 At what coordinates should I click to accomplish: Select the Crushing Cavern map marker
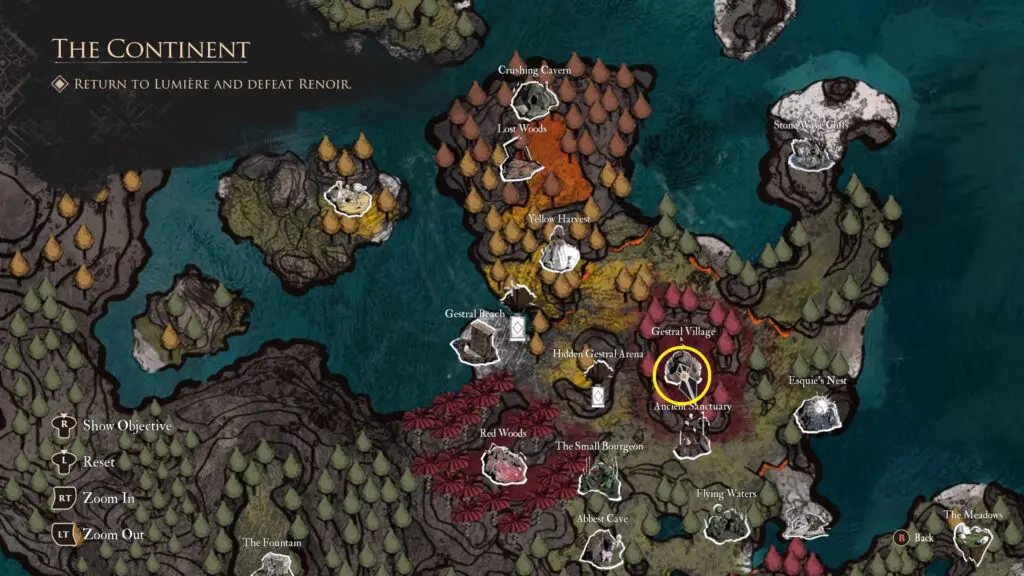click(x=534, y=97)
